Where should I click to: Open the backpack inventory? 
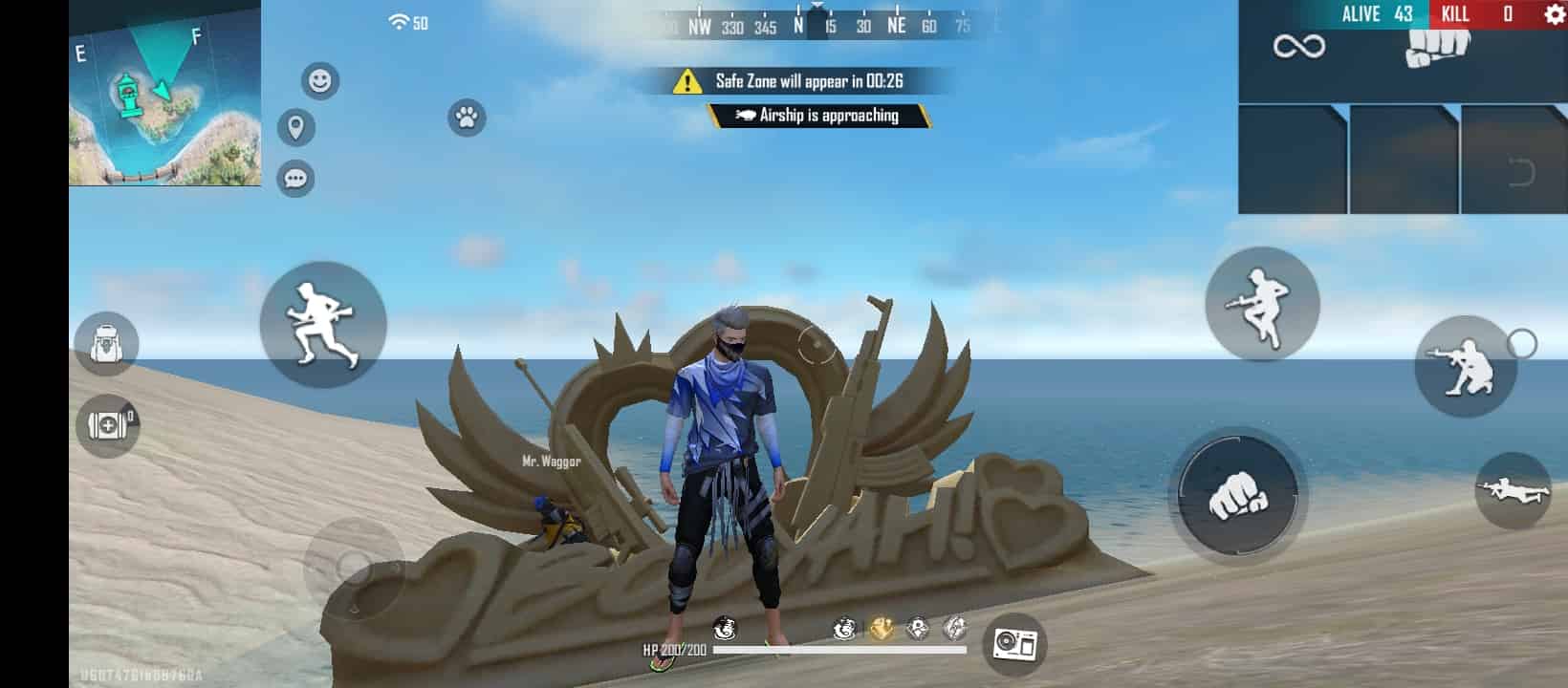[x=106, y=344]
